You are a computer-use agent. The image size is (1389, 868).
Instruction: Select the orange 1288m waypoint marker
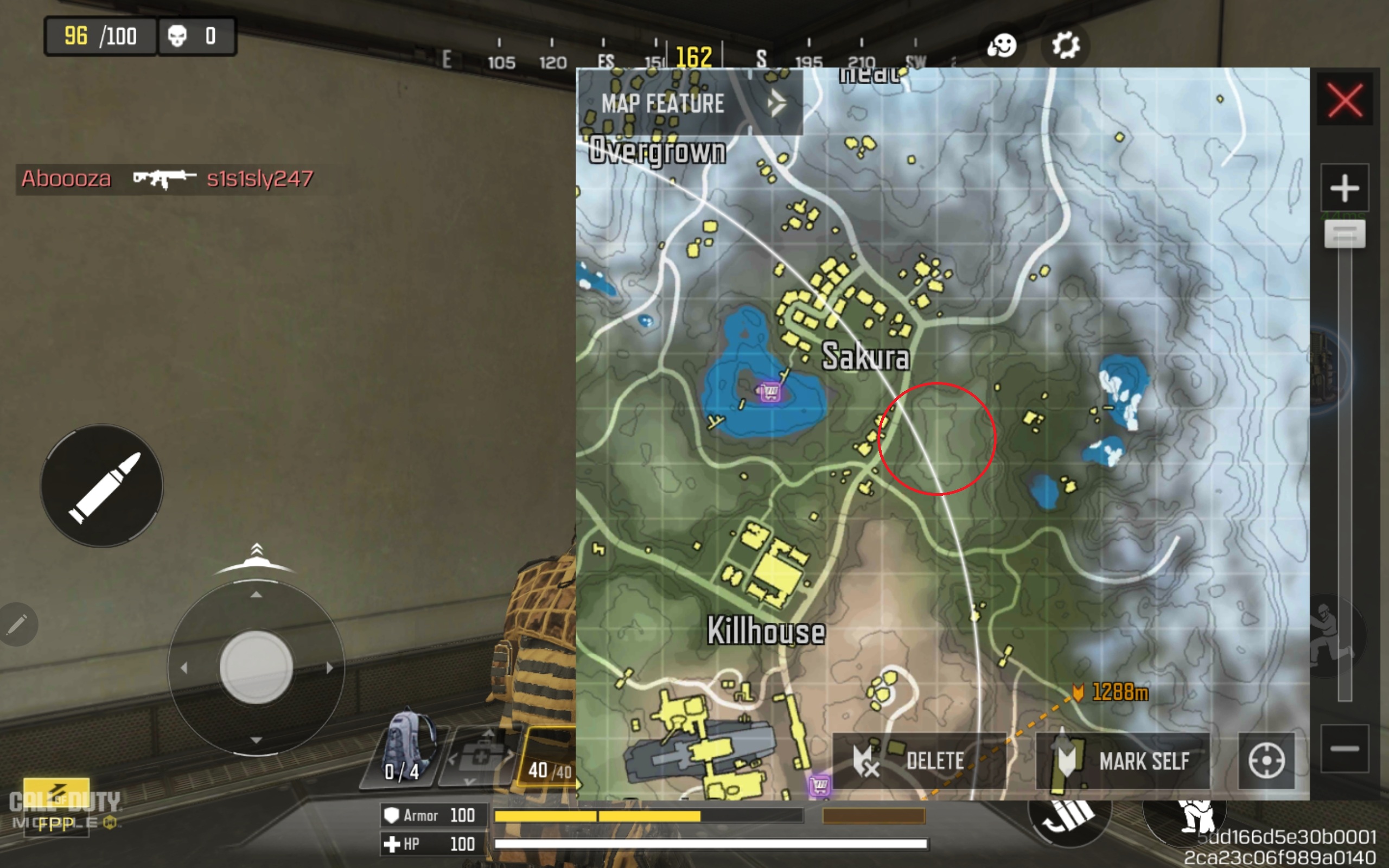pos(1078,692)
